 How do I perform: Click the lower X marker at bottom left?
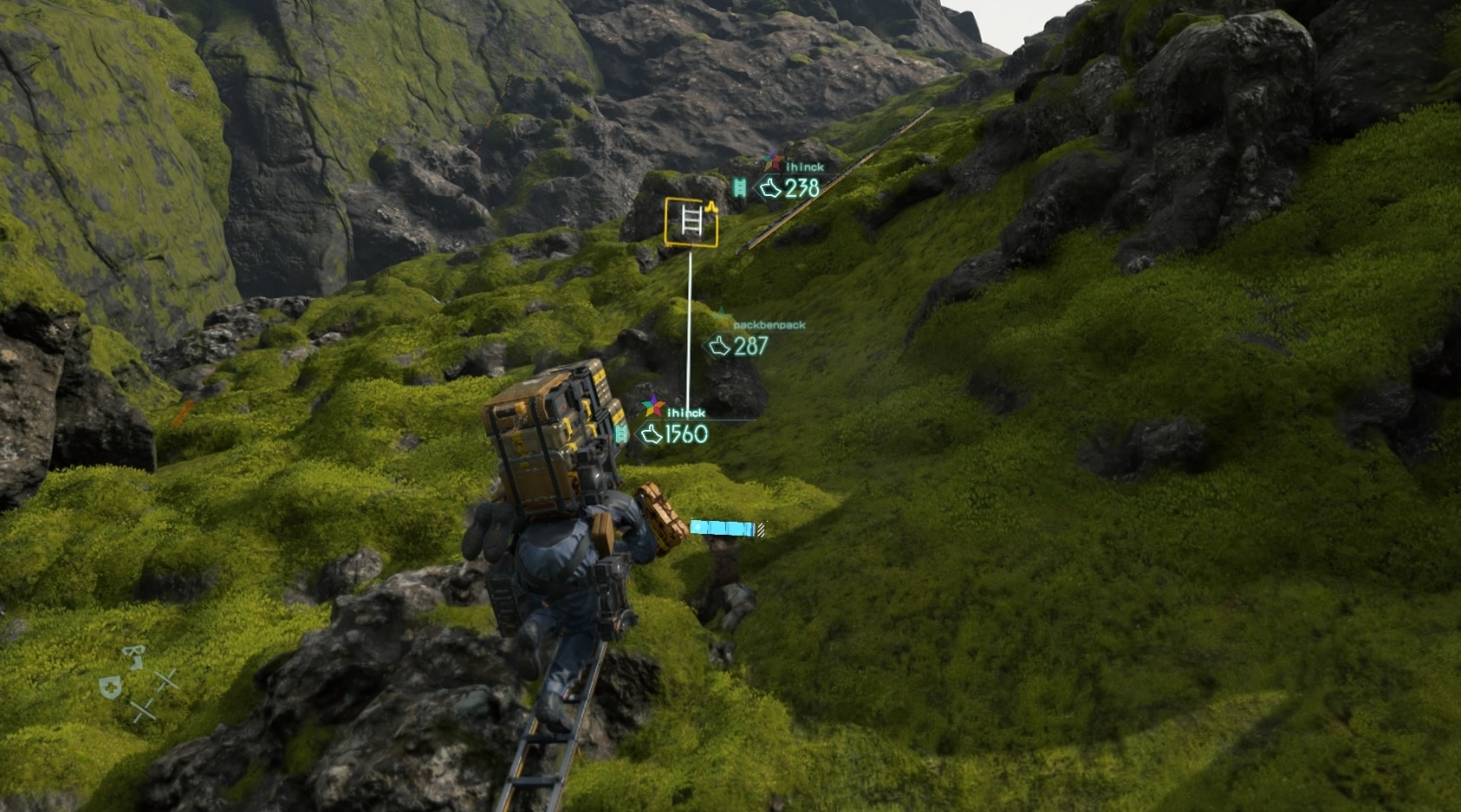pos(145,711)
